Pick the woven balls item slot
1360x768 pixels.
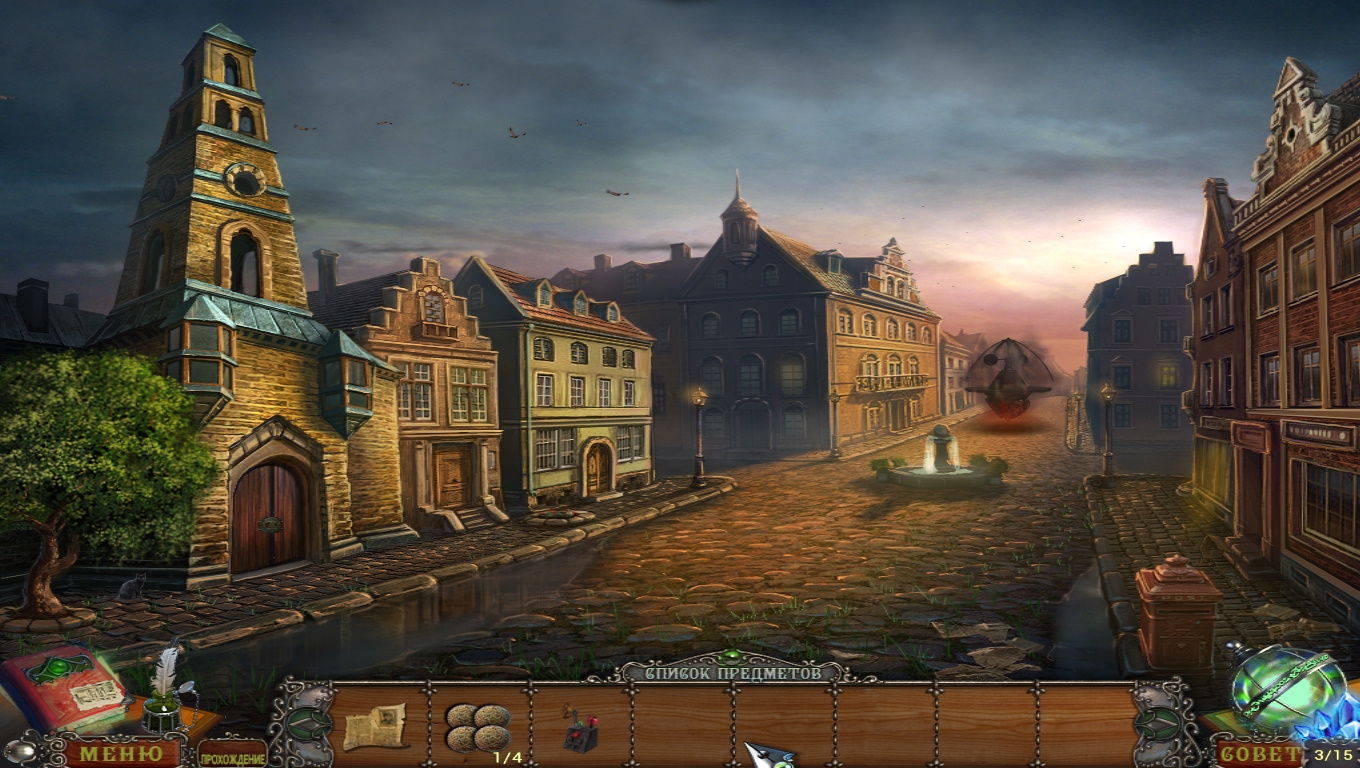(477, 726)
